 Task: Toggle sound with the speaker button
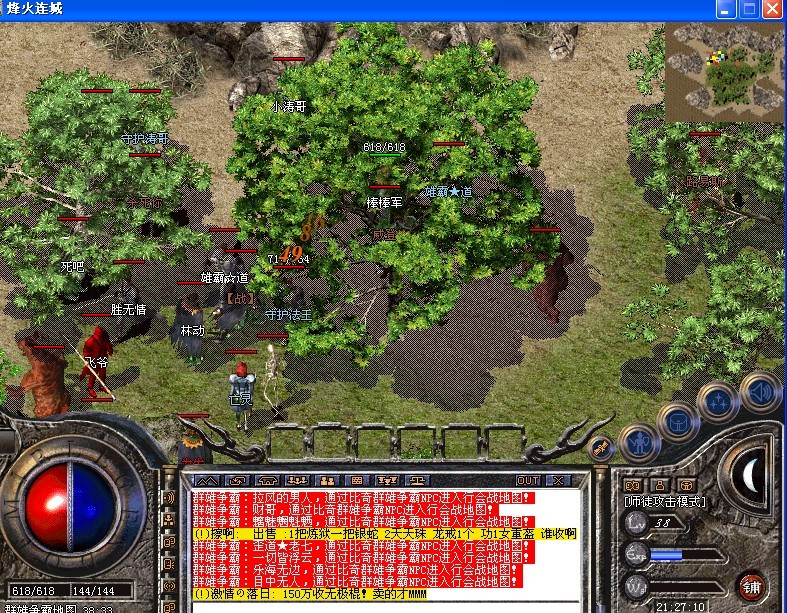760,391
